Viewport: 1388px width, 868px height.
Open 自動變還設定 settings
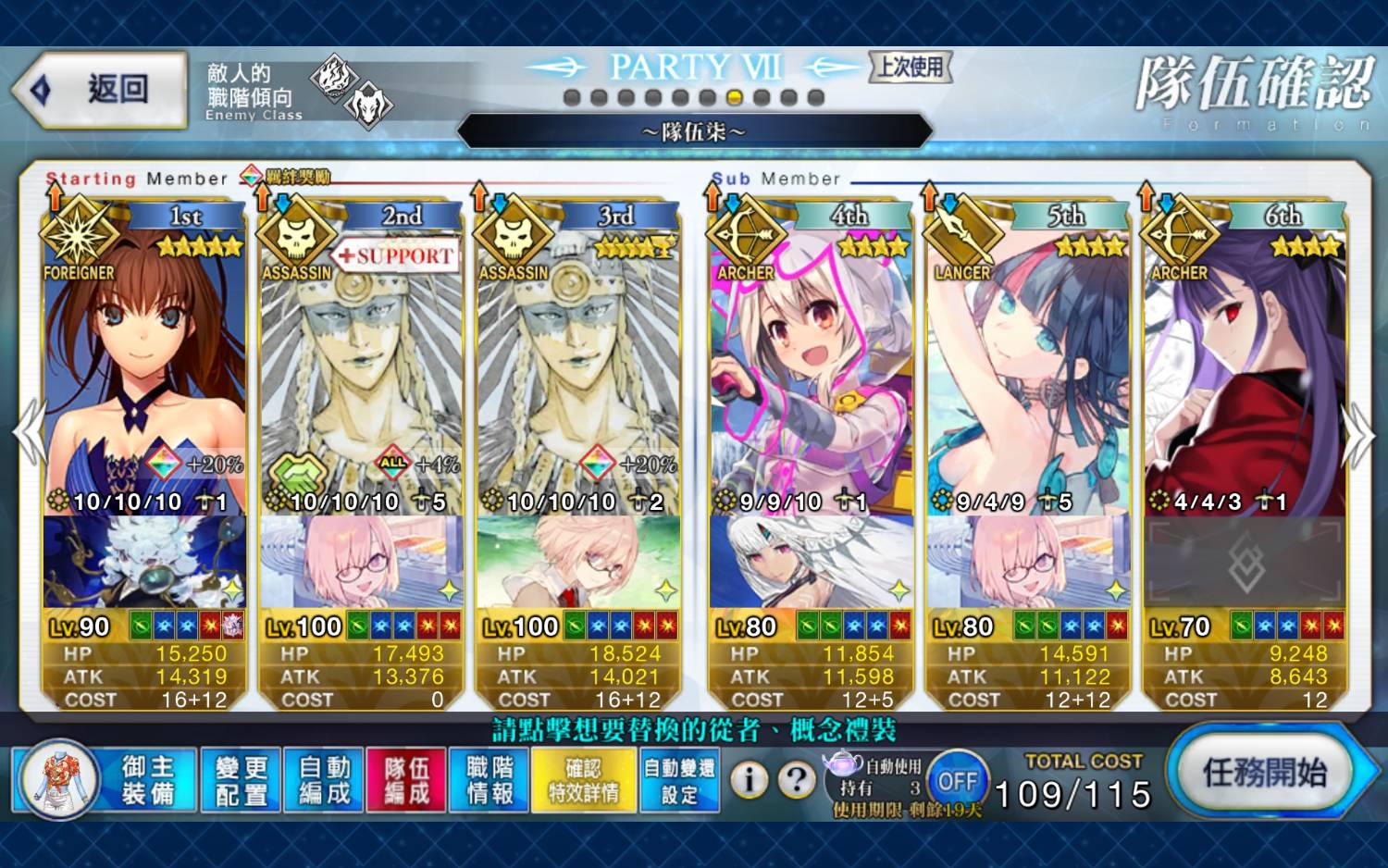[679, 780]
